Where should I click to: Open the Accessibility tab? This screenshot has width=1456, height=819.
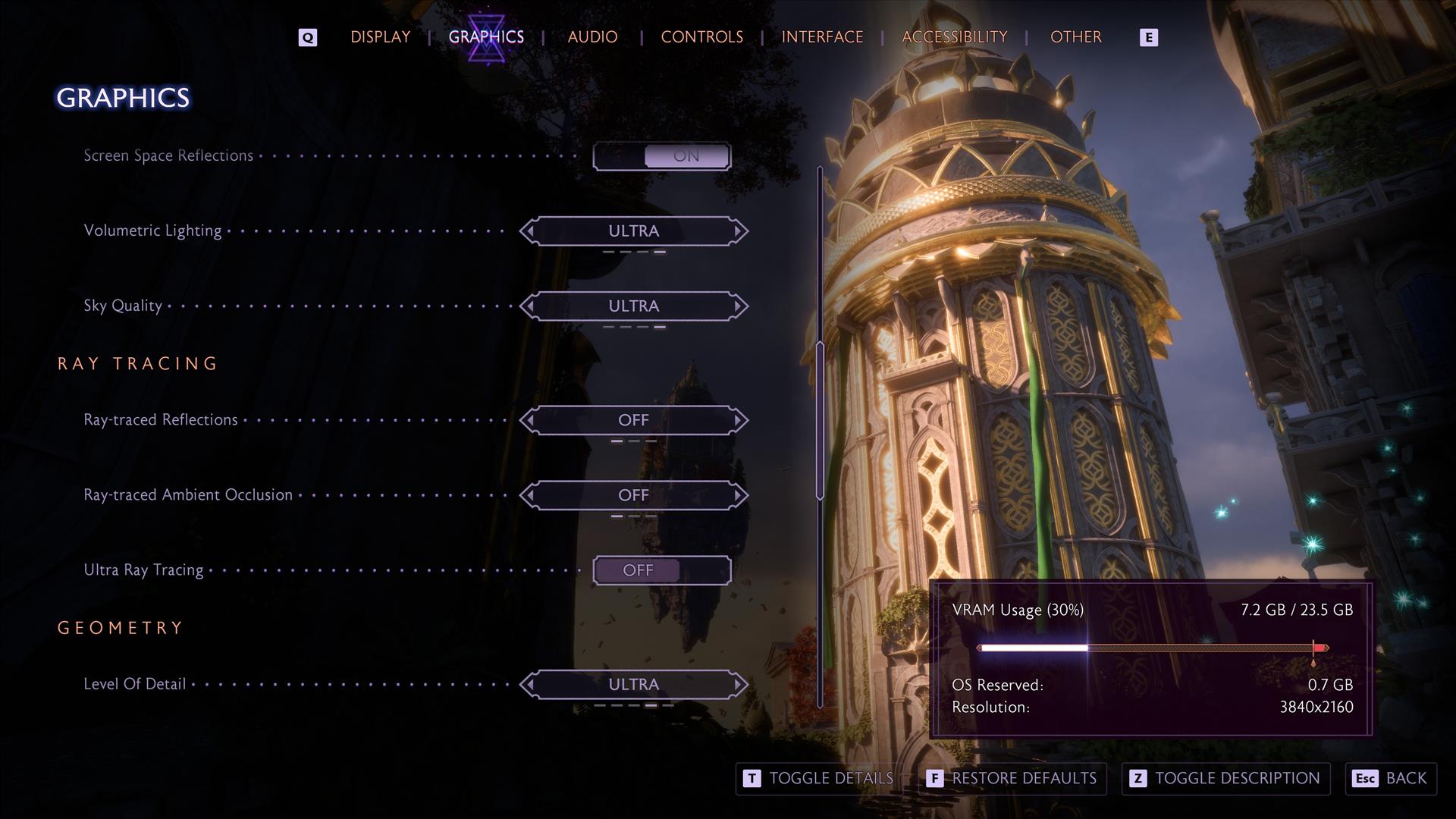(x=954, y=37)
